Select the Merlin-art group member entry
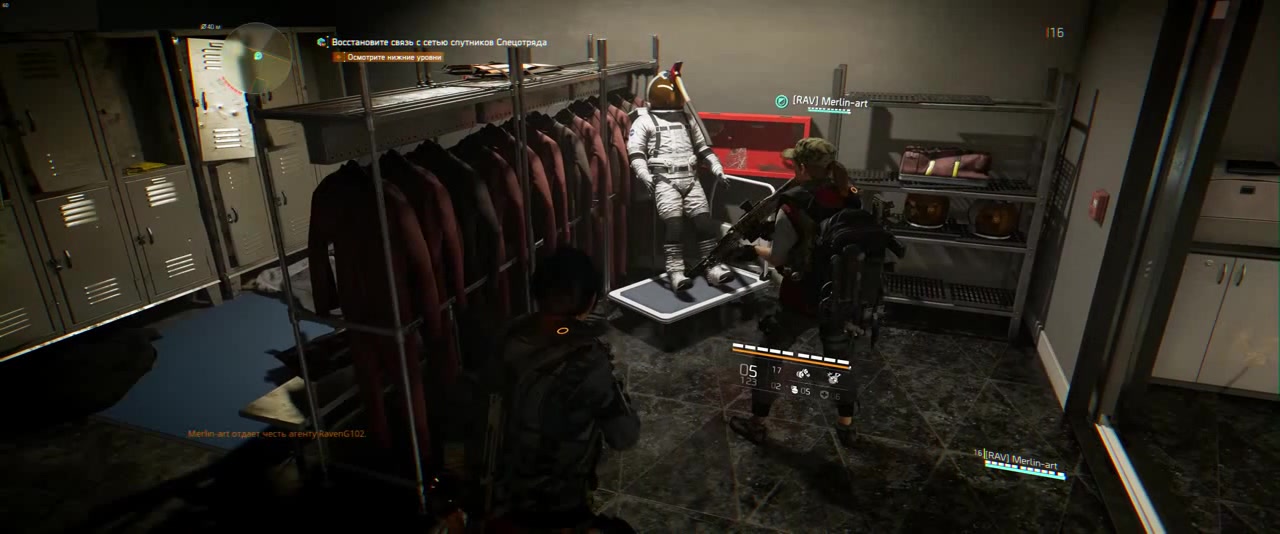The width and height of the screenshot is (1280, 534). [1020, 462]
